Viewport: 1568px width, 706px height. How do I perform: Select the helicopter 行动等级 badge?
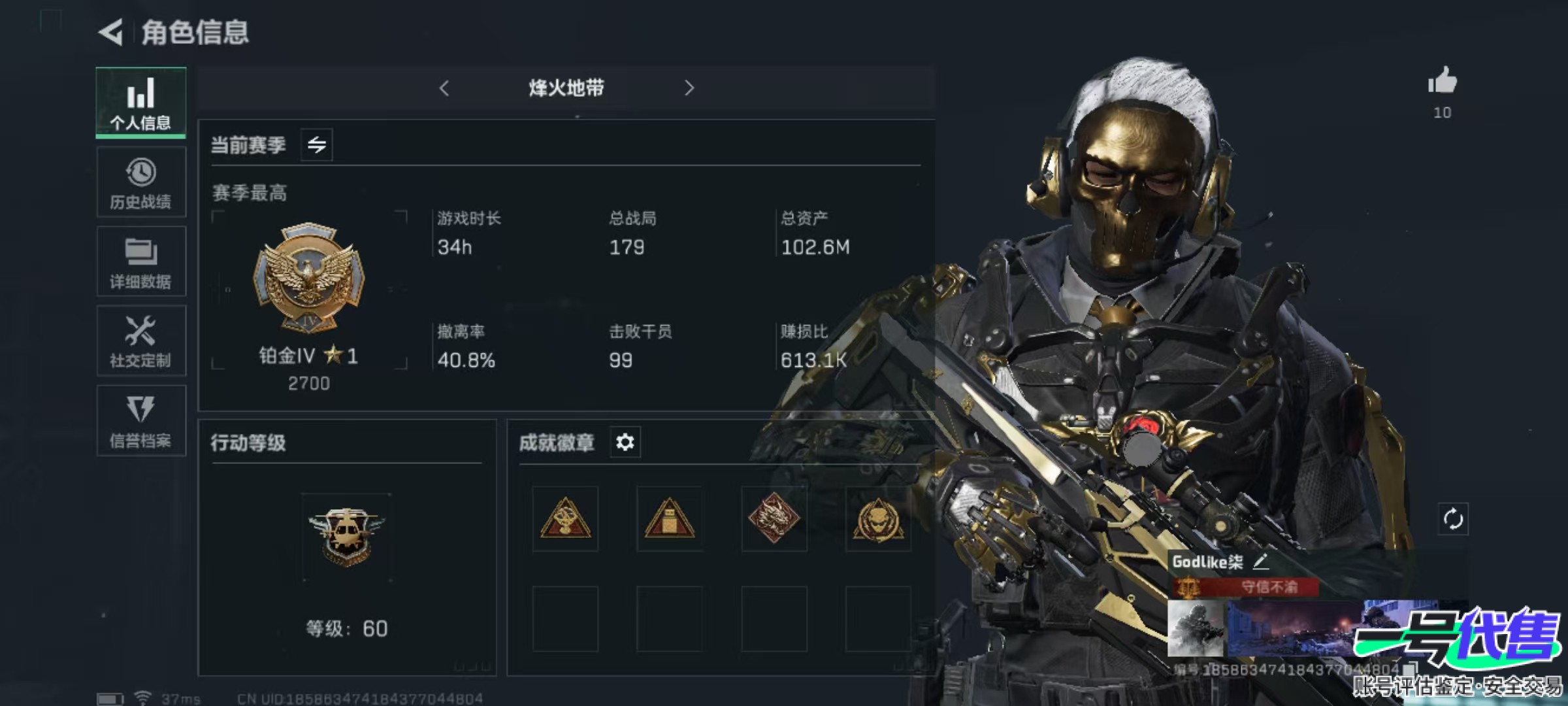click(x=346, y=537)
